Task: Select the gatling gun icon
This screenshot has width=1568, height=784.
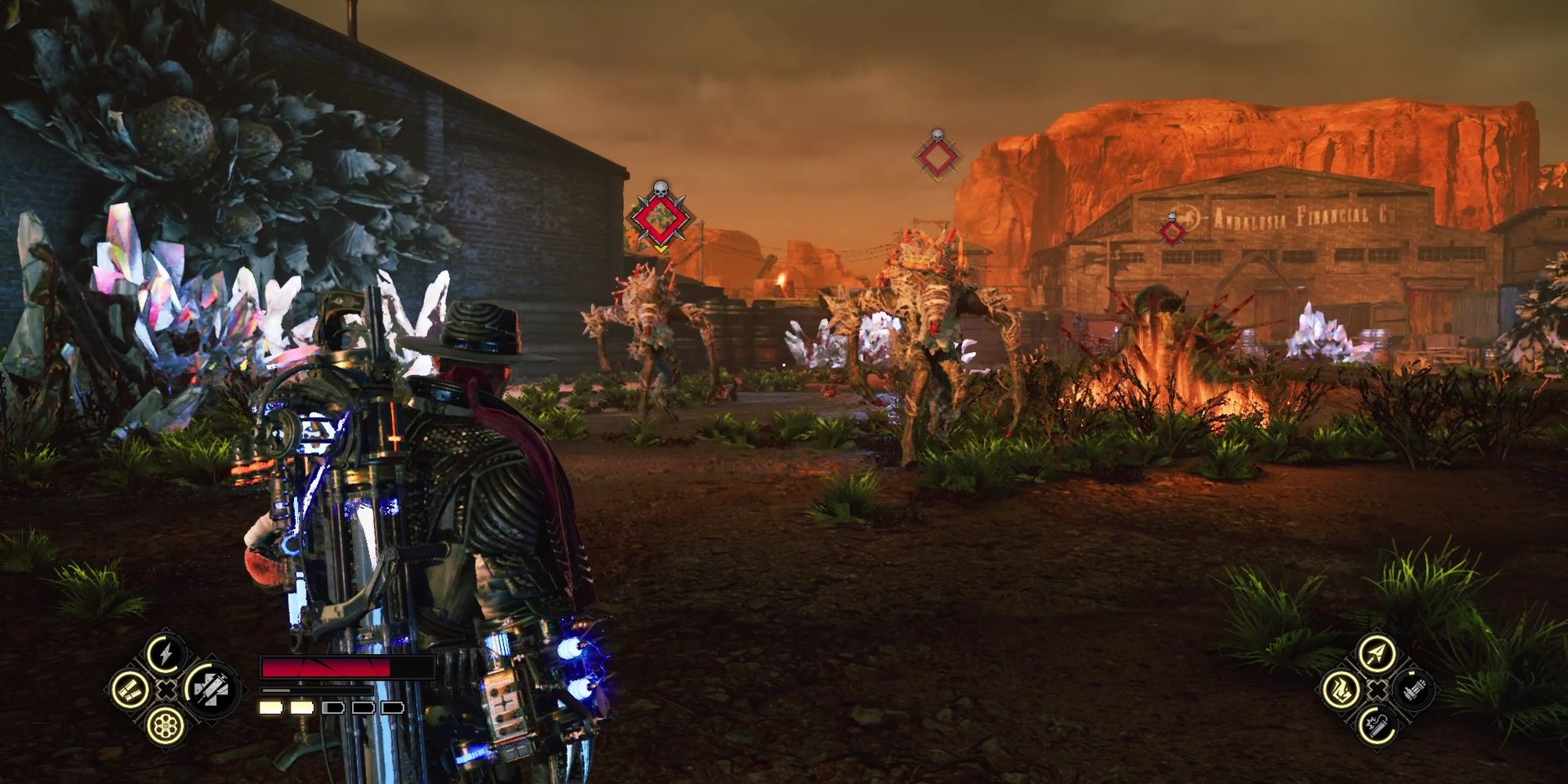Action: point(1414,691)
